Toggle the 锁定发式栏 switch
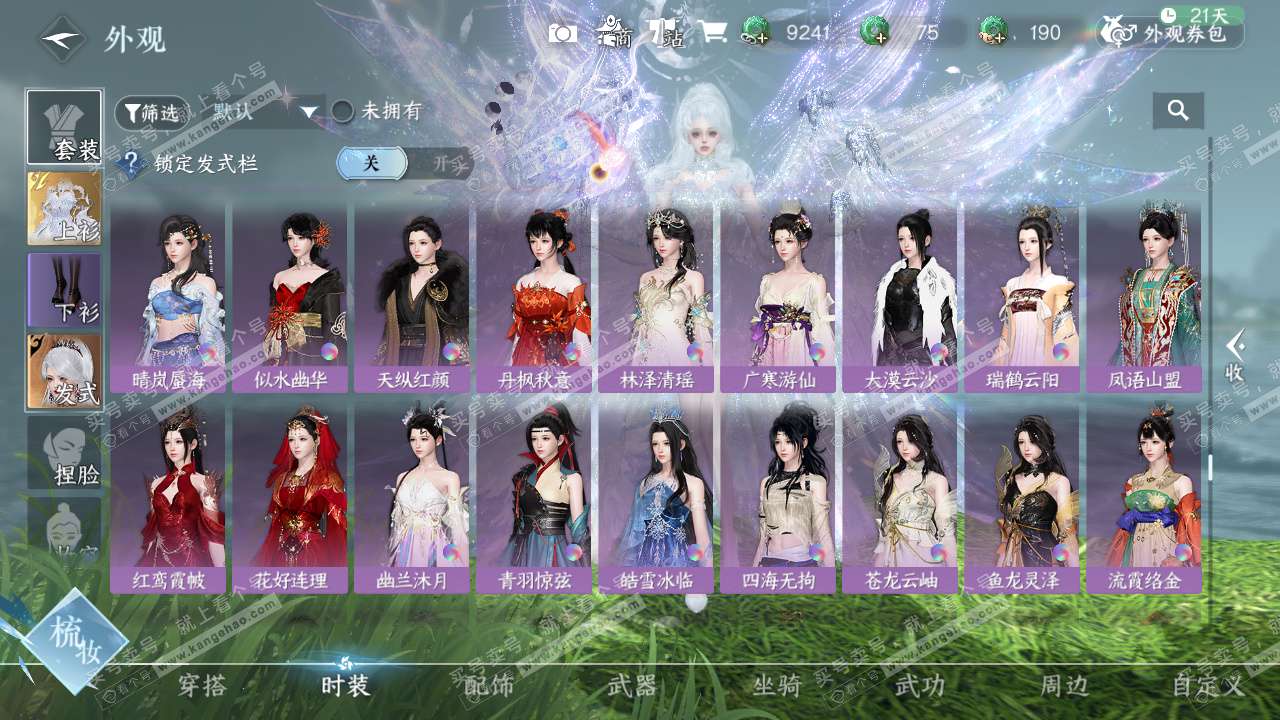This screenshot has width=1280, height=720. (x=403, y=163)
